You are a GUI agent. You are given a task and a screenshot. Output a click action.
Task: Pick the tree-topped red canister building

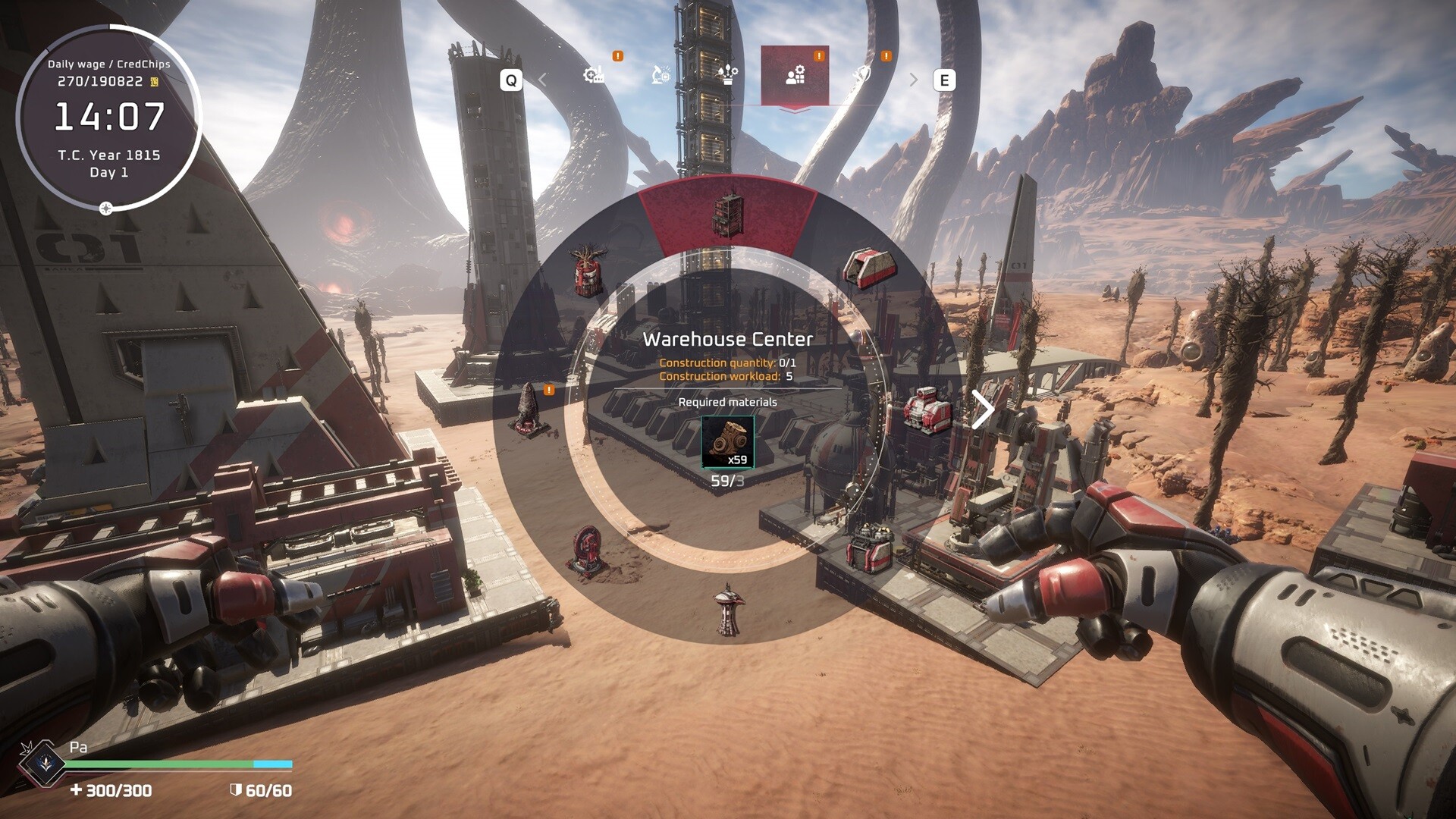tap(588, 269)
